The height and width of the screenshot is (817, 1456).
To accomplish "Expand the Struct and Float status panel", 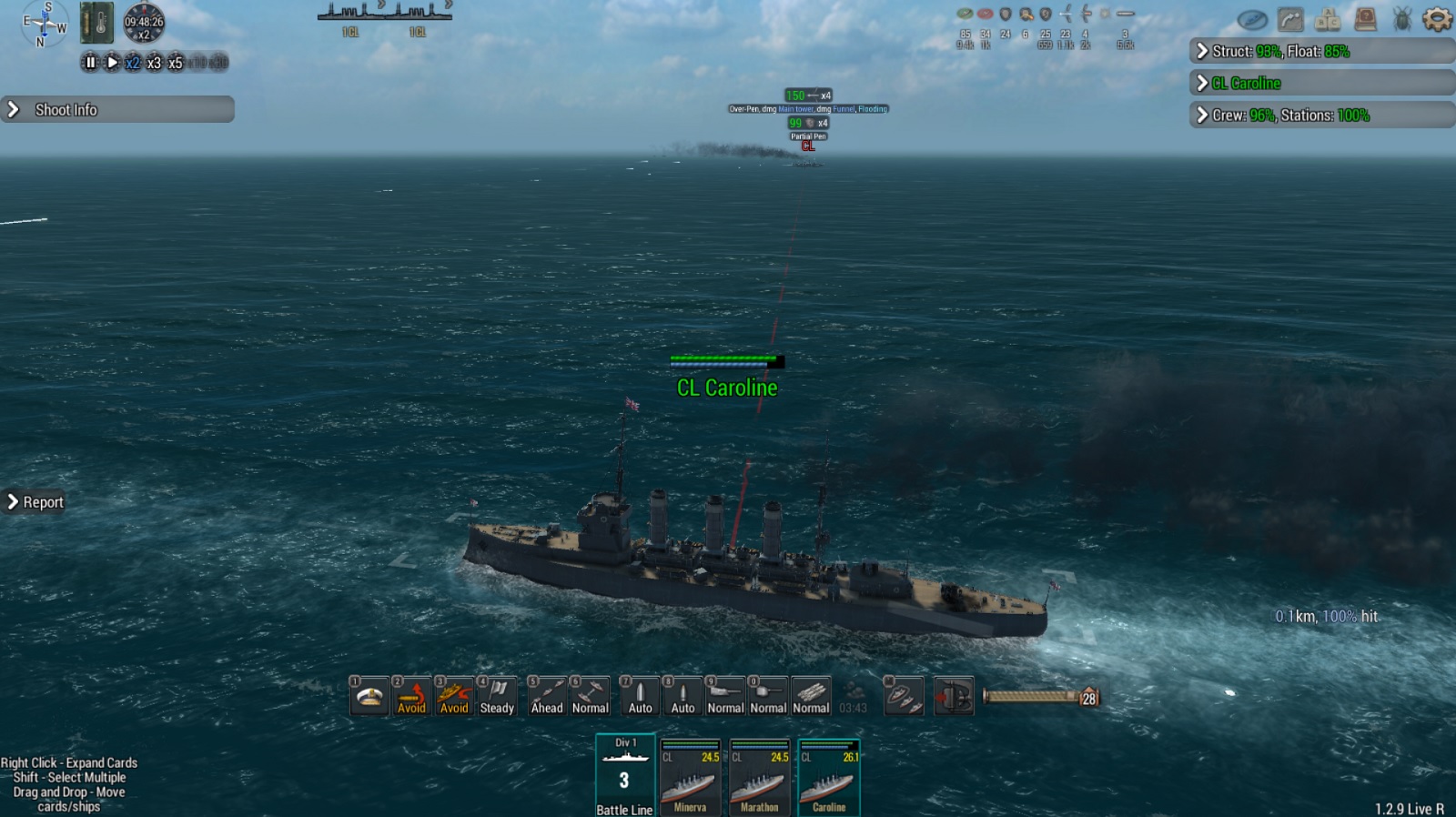I will [x=1321, y=51].
